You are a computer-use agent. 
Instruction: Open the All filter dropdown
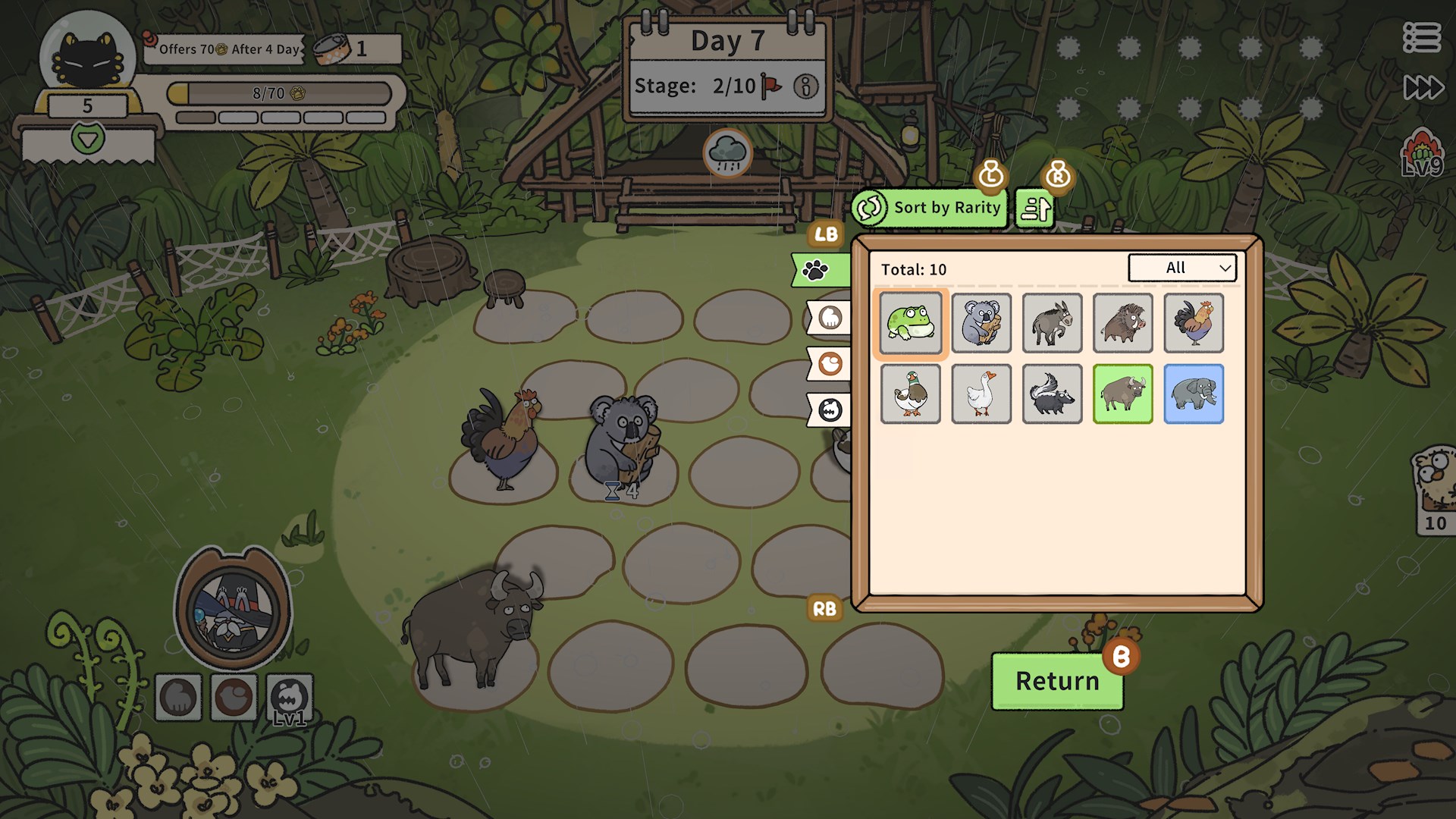pos(1182,268)
